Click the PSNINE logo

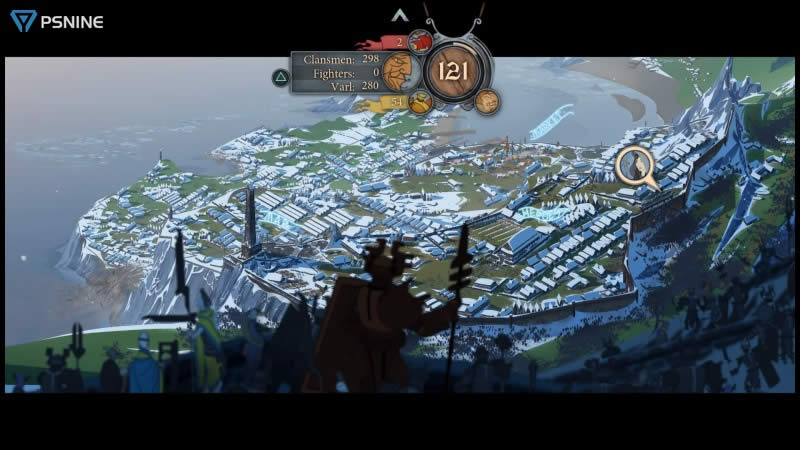57,20
